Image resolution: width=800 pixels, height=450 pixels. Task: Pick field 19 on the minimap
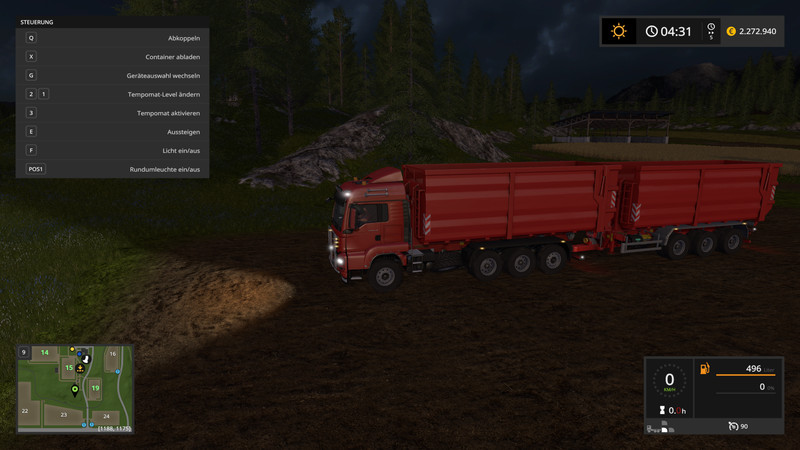coord(95,387)
